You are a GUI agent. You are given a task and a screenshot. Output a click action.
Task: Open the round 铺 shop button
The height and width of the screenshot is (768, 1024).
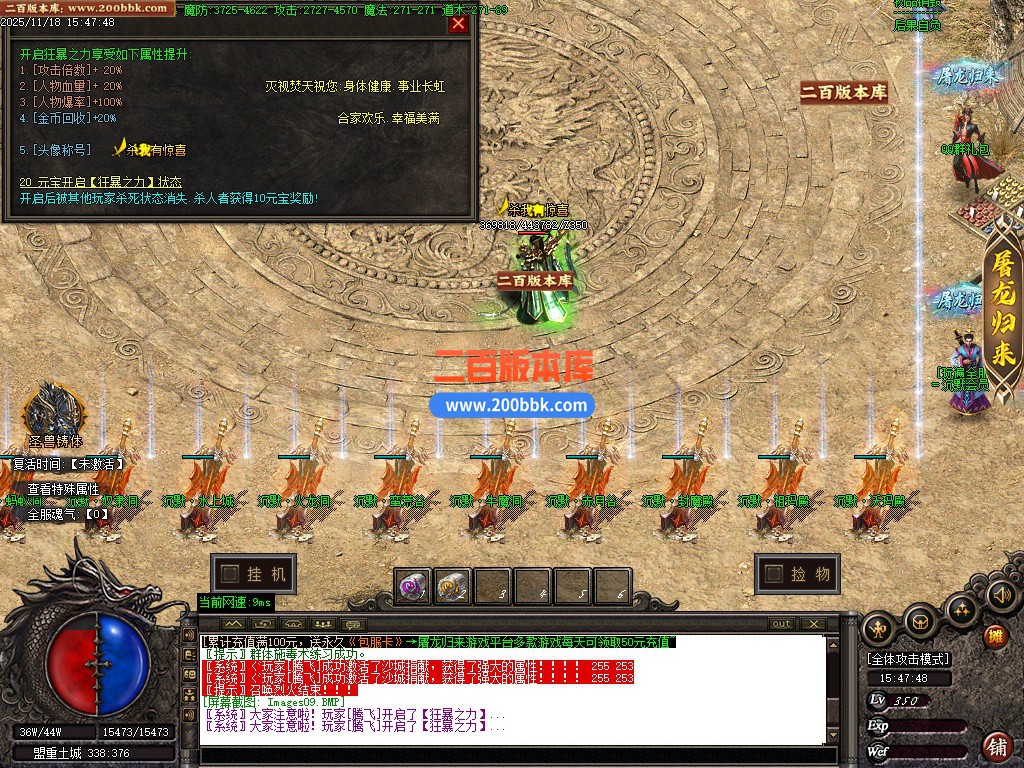(996, 746)
